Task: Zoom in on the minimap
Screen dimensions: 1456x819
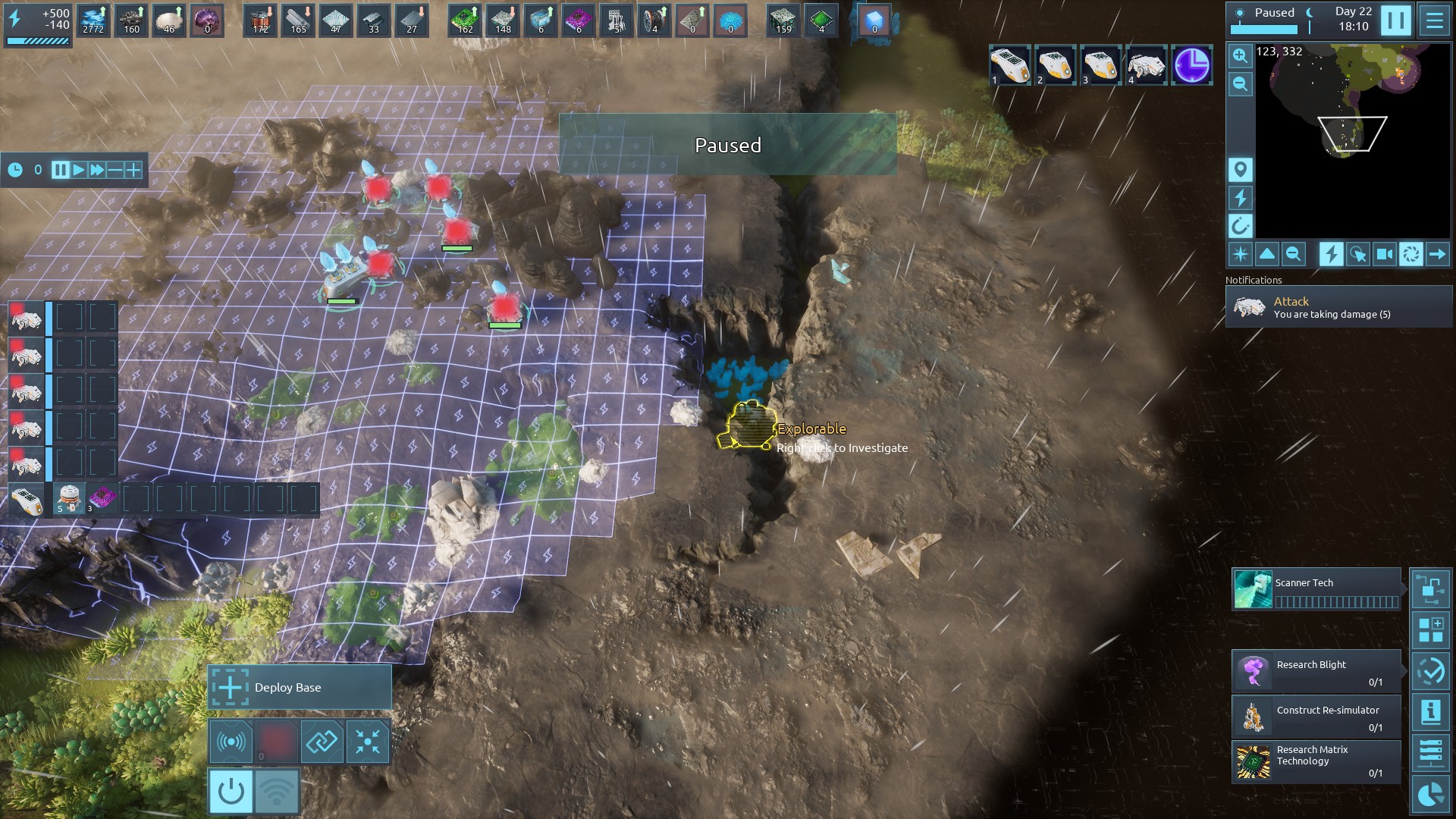Action: (x=1240, y=55)
